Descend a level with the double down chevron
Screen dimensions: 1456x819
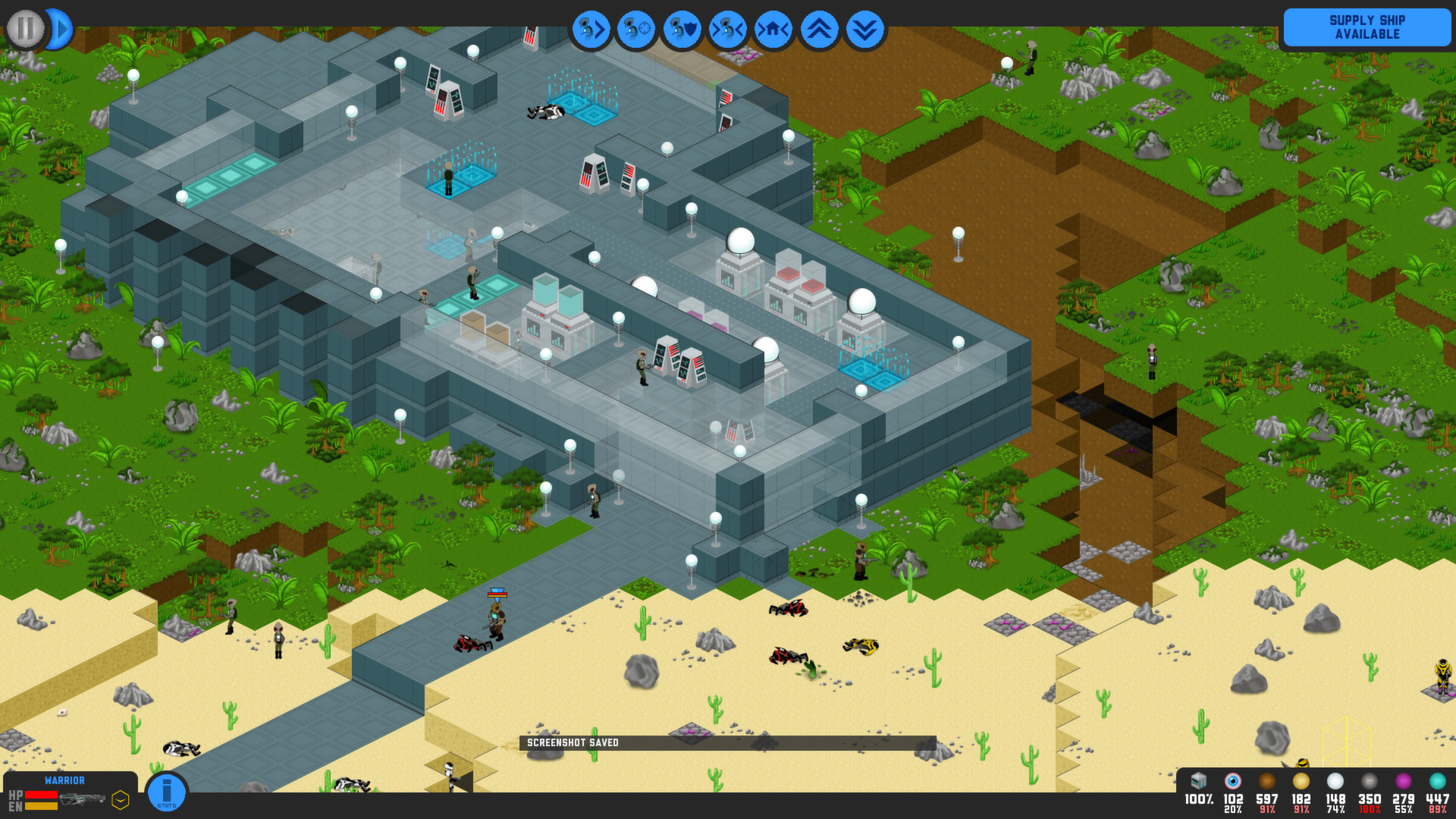pyautogui.click(x=864, y=28)
